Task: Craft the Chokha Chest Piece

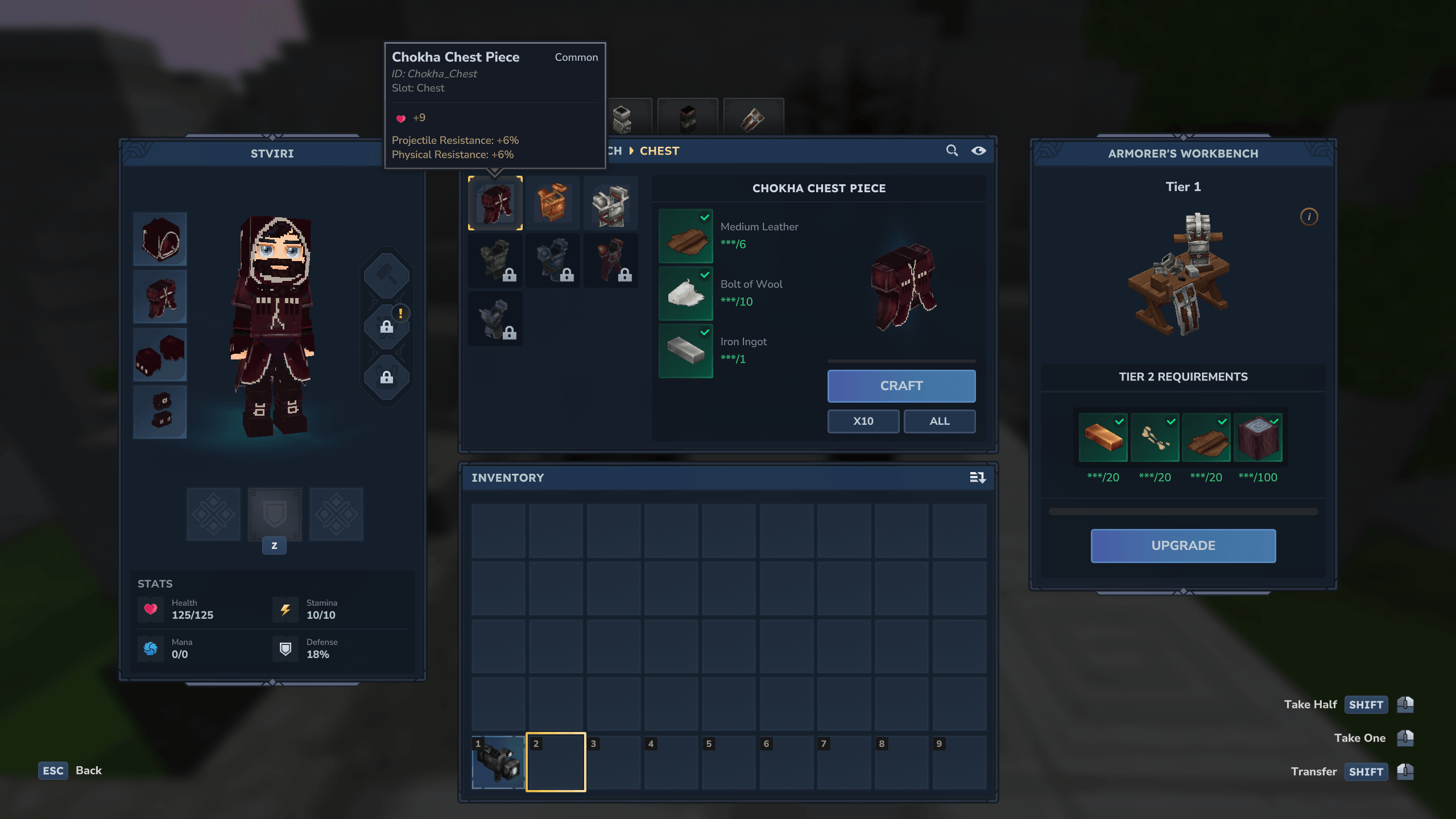Action: click(901, 386)
